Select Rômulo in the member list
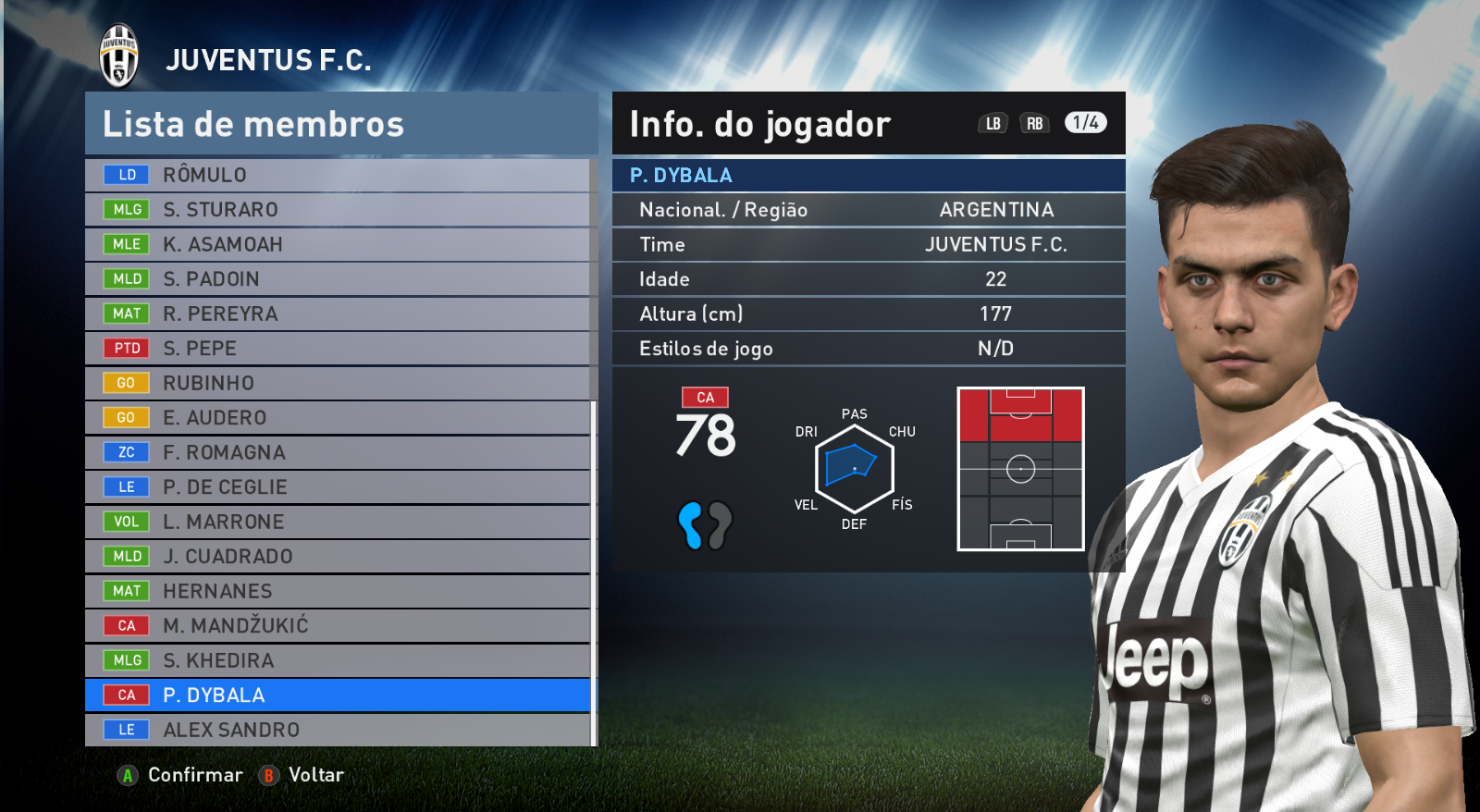Viewport: 1480px width, 812px height. 338,175
